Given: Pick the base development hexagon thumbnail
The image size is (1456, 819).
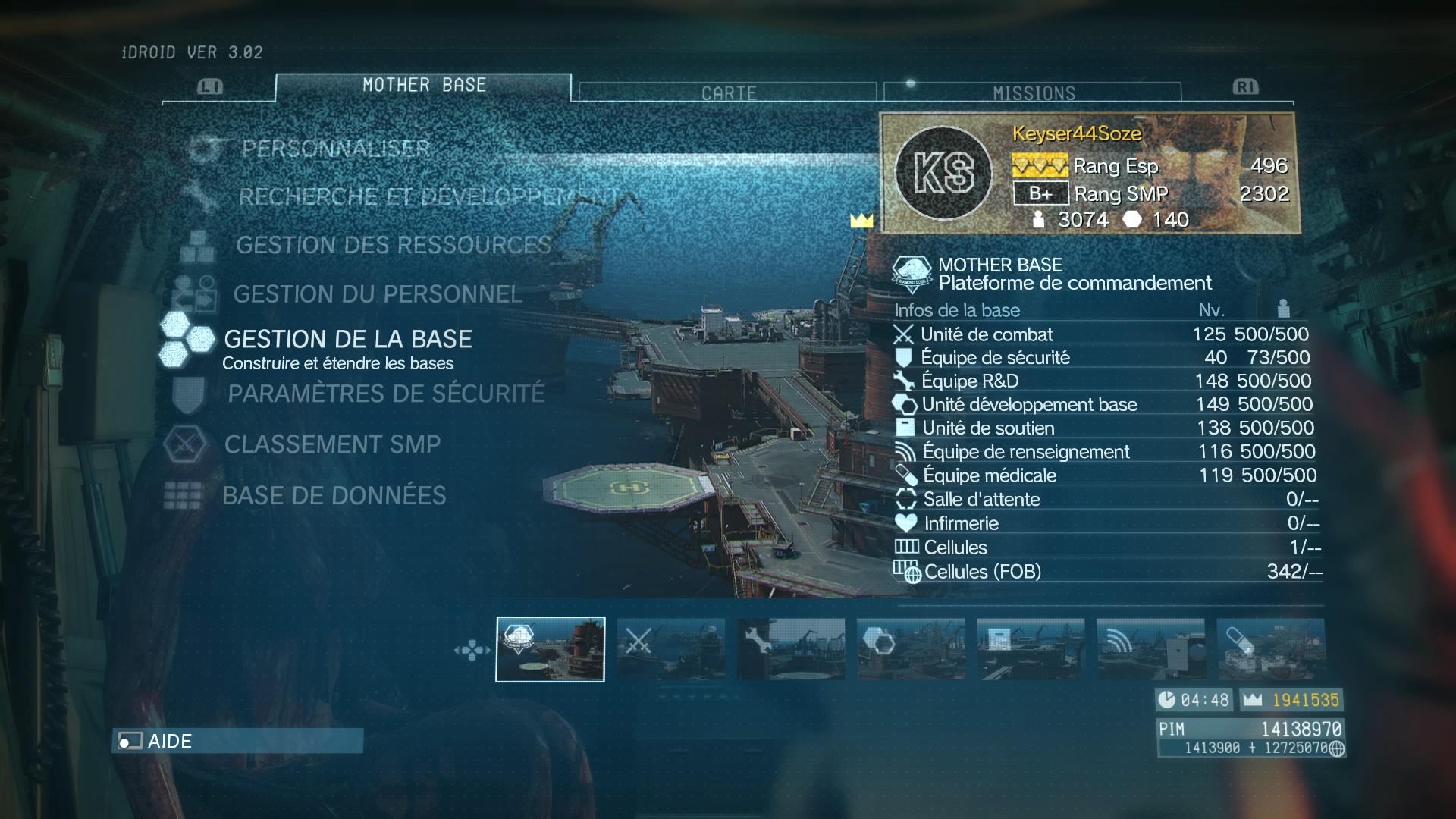Looking at the screenshot, I should point(910,649).
